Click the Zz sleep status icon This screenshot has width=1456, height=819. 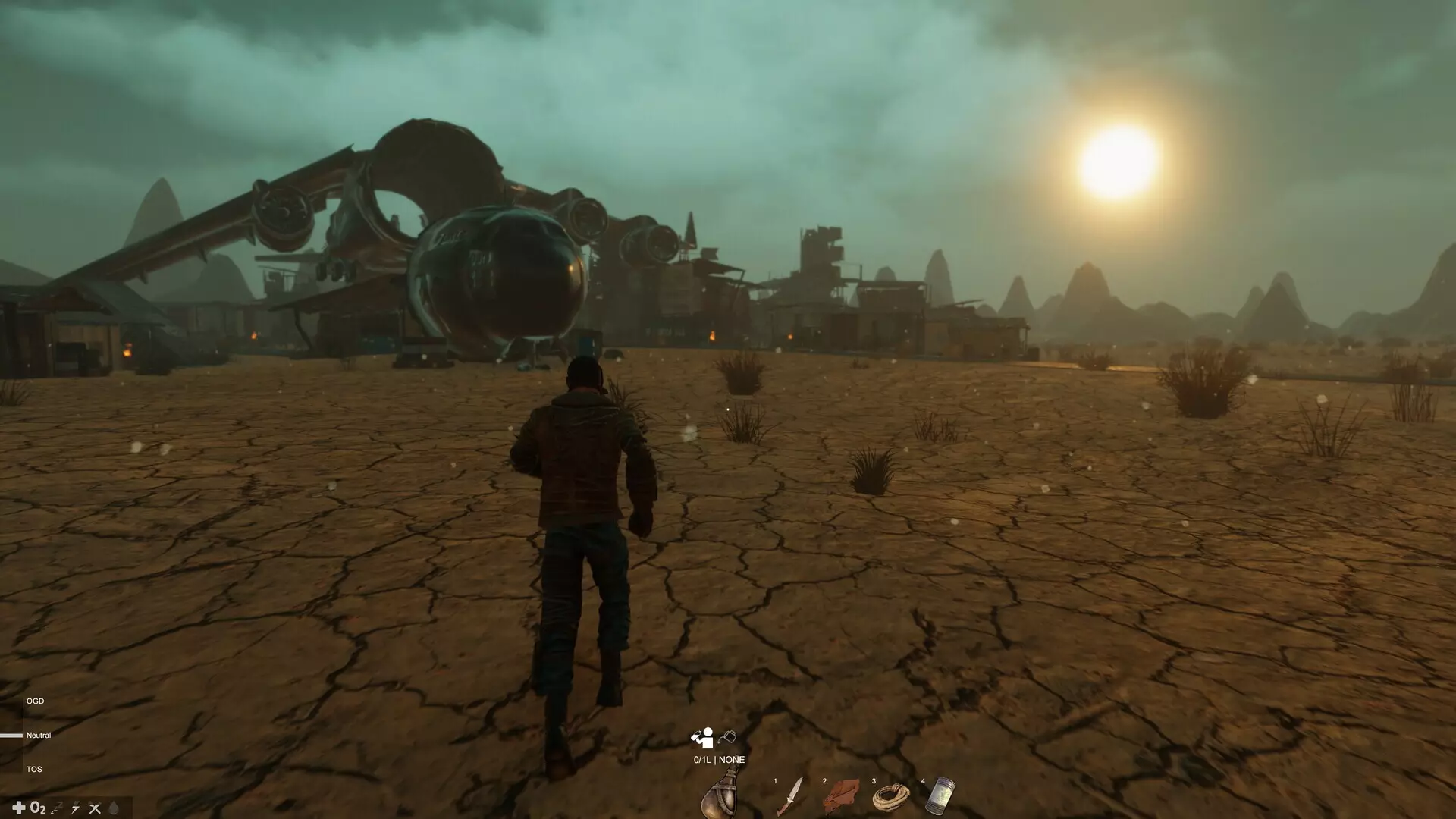[57, 808]
